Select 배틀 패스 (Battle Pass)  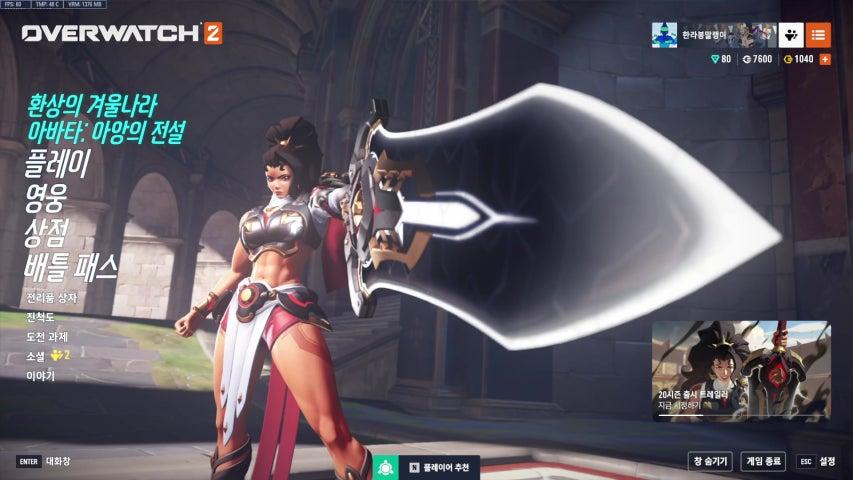tap(71, 266)
